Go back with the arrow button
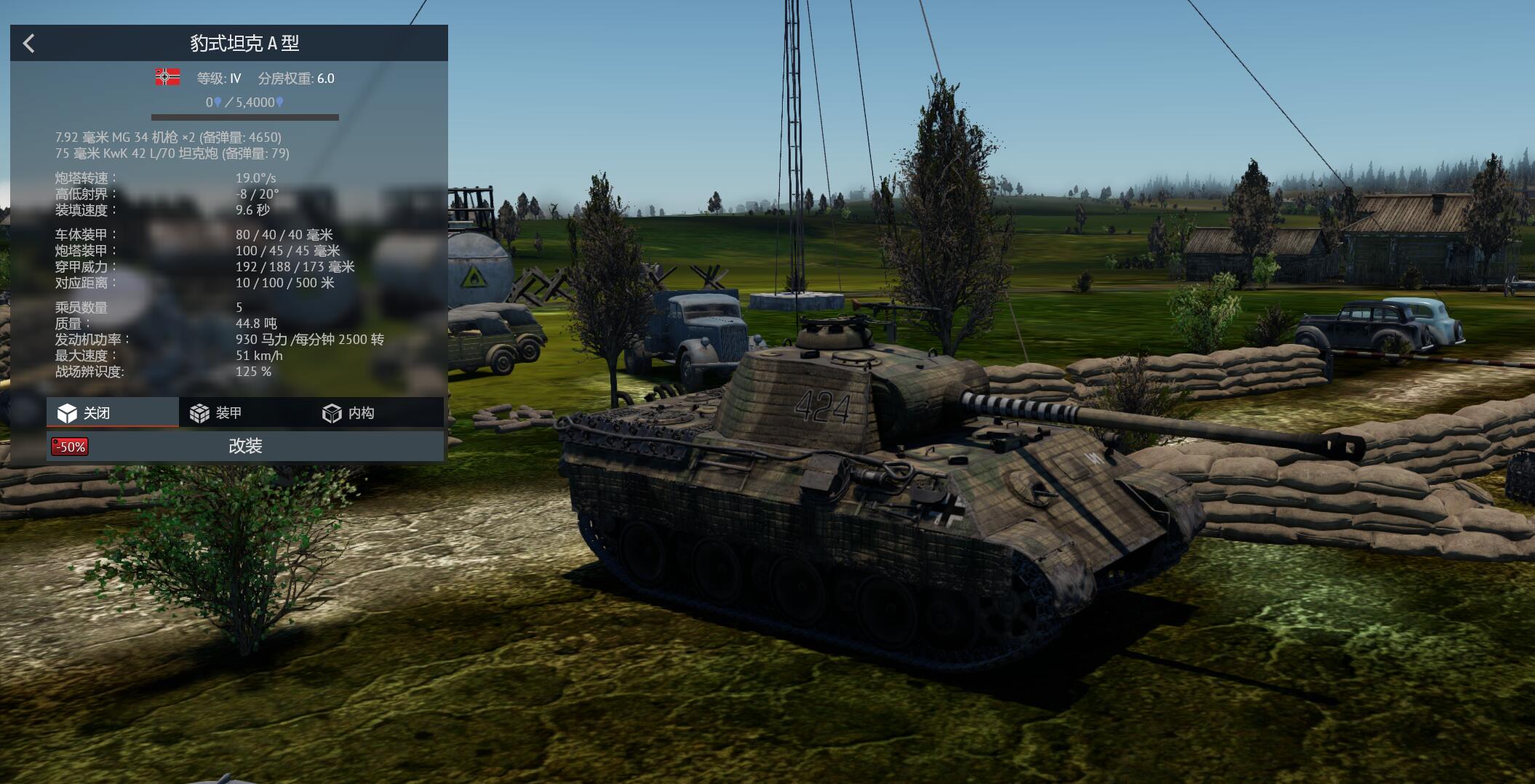Image resolution: width=1535 pixels, height=784 pixels. (29, 44)
